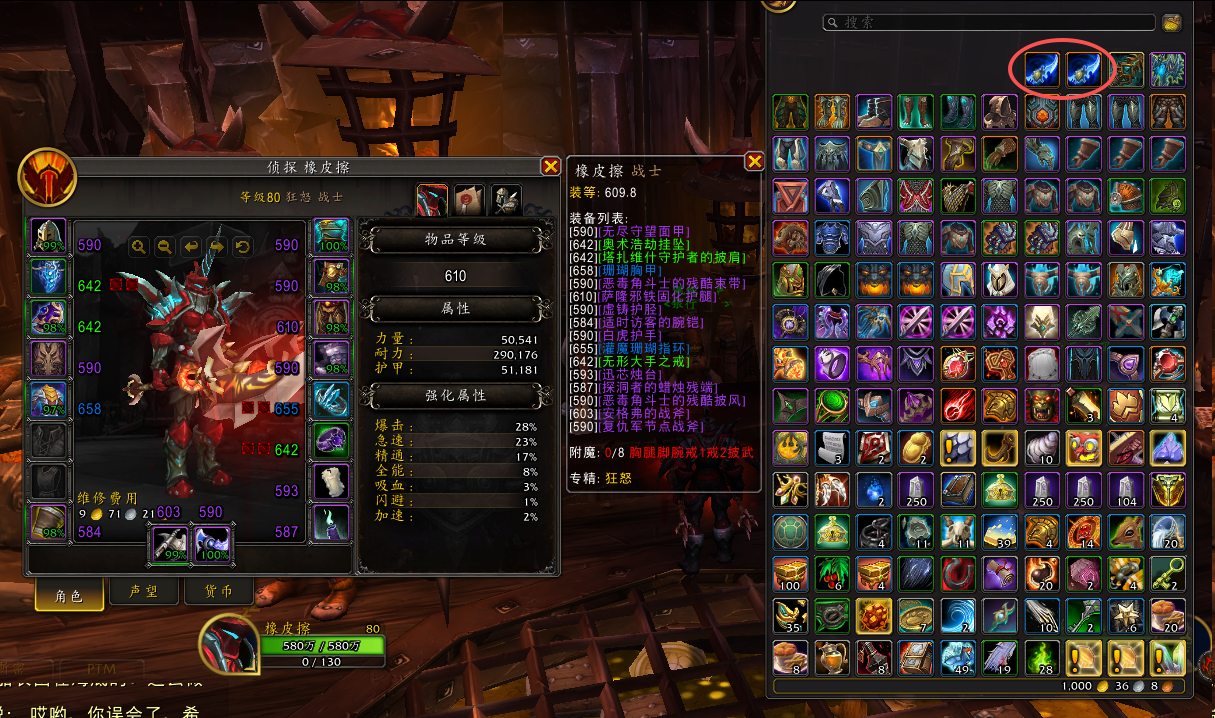Pick the deer head item in bag
1215x718 pixels.
click(x=1126, y=531)
